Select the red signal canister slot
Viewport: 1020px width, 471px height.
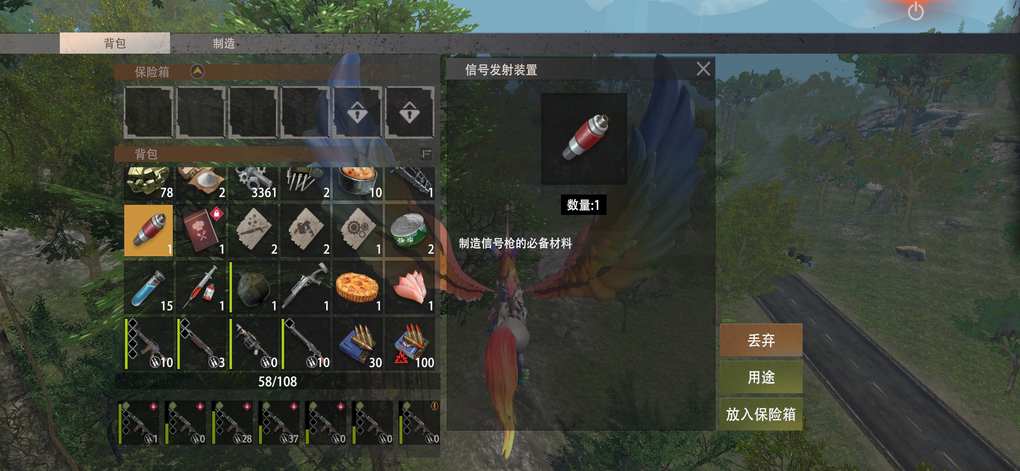(x=149, y=230)
